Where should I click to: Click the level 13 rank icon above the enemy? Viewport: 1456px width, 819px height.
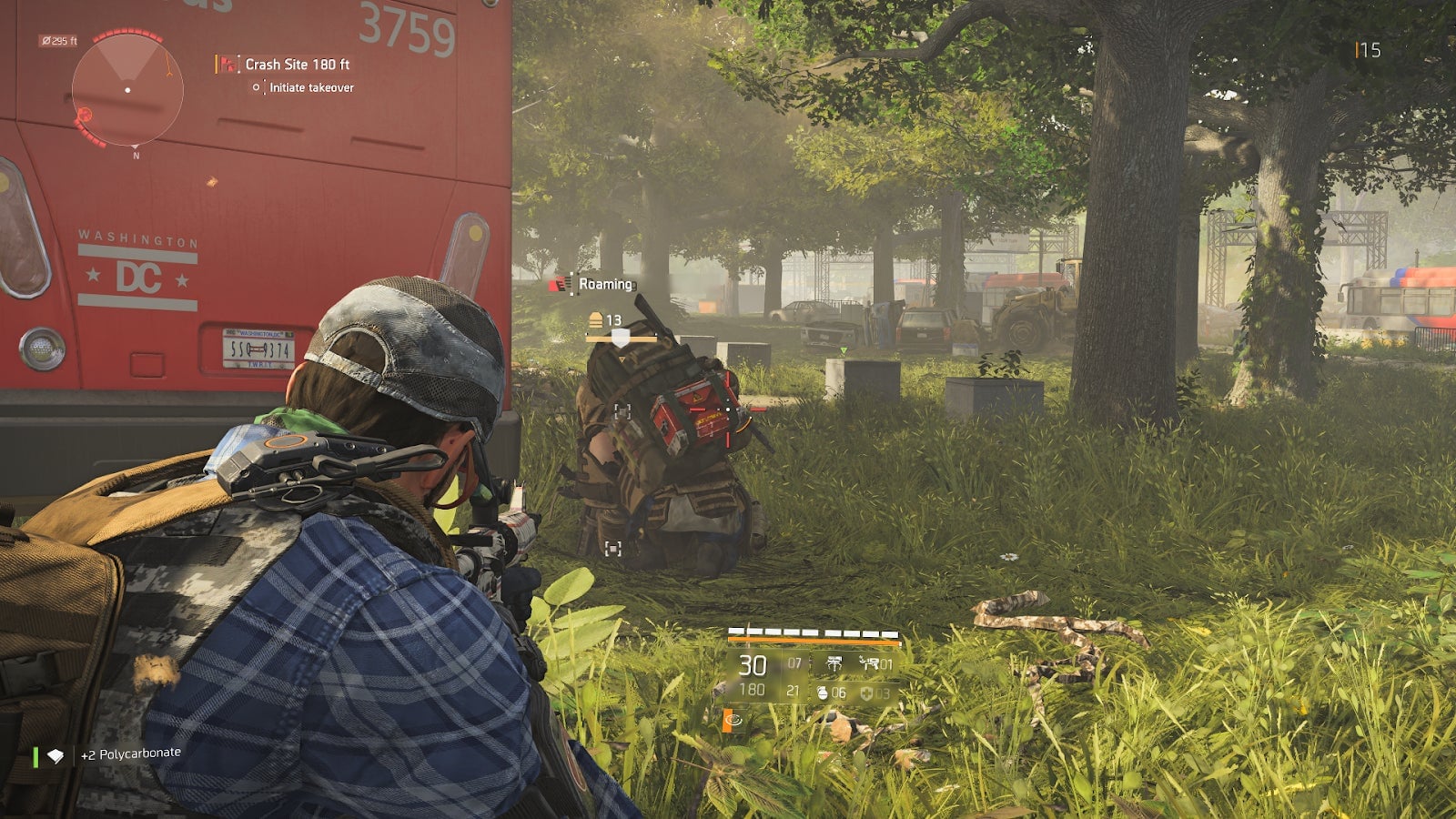tap(597, 319)
